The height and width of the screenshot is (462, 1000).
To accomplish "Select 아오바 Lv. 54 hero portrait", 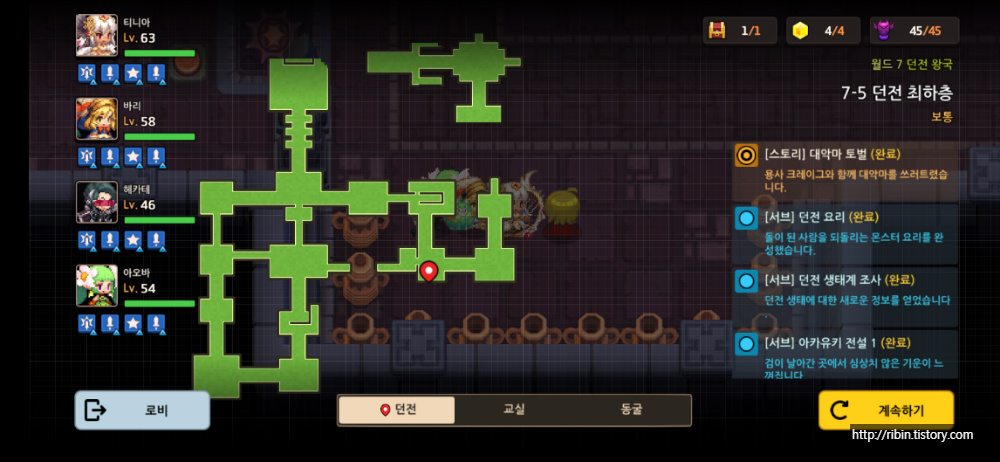I will click(x=97, y=285).
